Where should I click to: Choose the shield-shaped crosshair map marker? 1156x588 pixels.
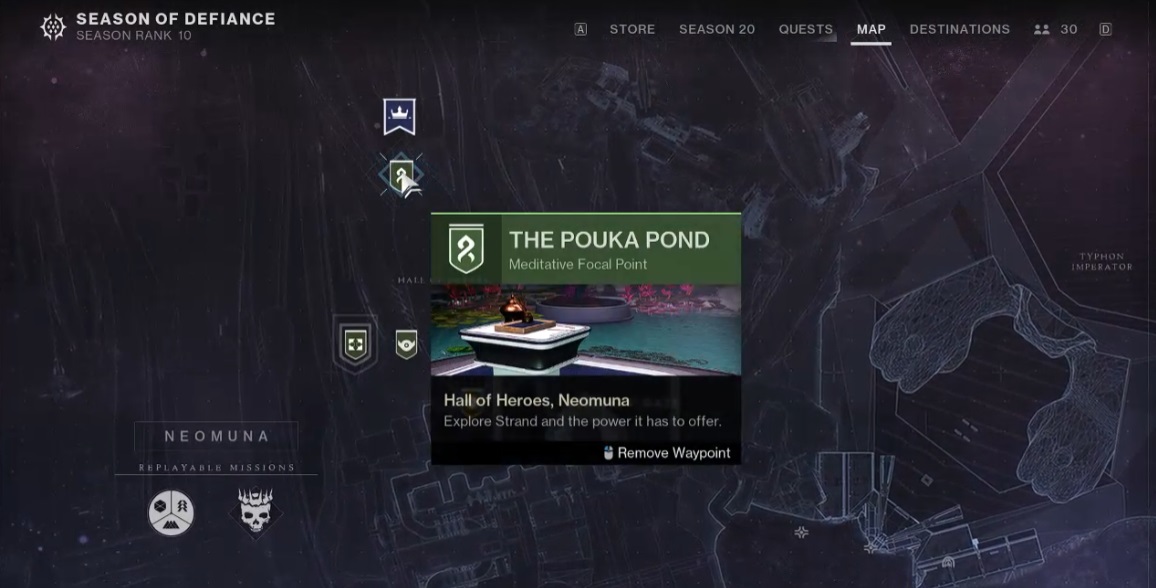[x=355, y=345]
